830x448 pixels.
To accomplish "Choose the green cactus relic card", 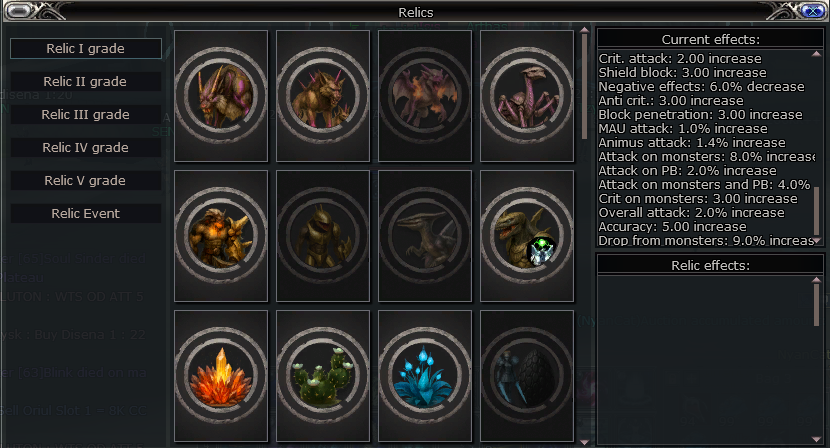I will tap(323, 376).
